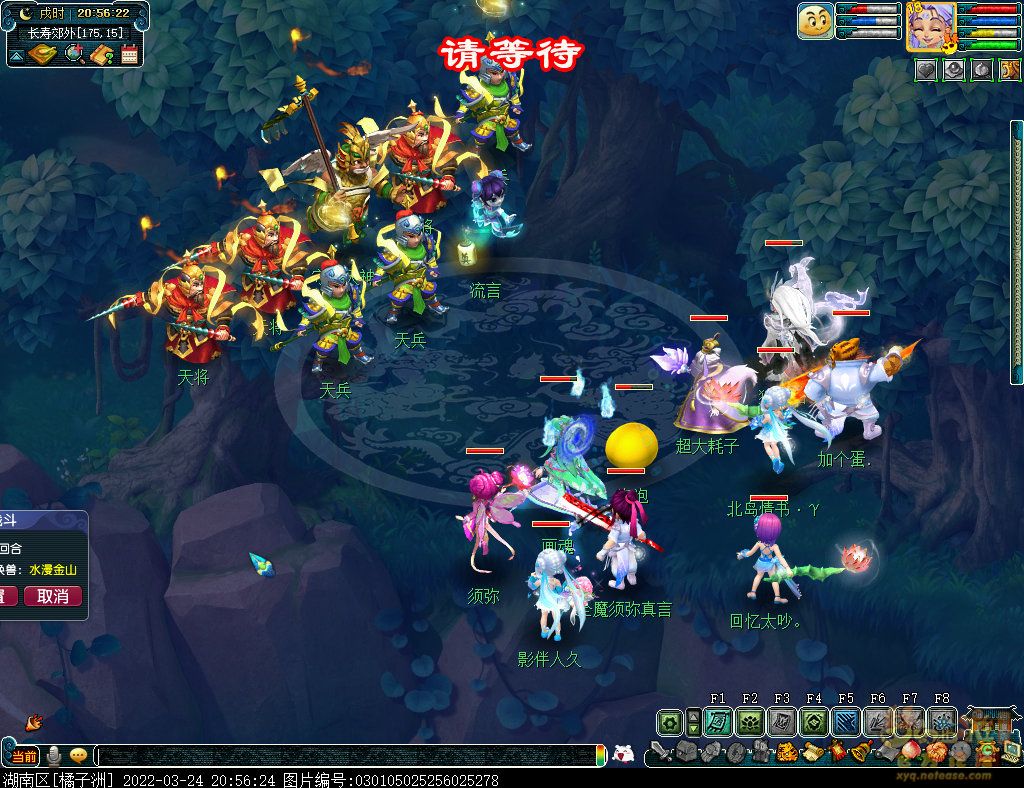The image size is (1024, 788).
Task: Open the chat emoji speech-bubble button
Action: pos(77,755)
